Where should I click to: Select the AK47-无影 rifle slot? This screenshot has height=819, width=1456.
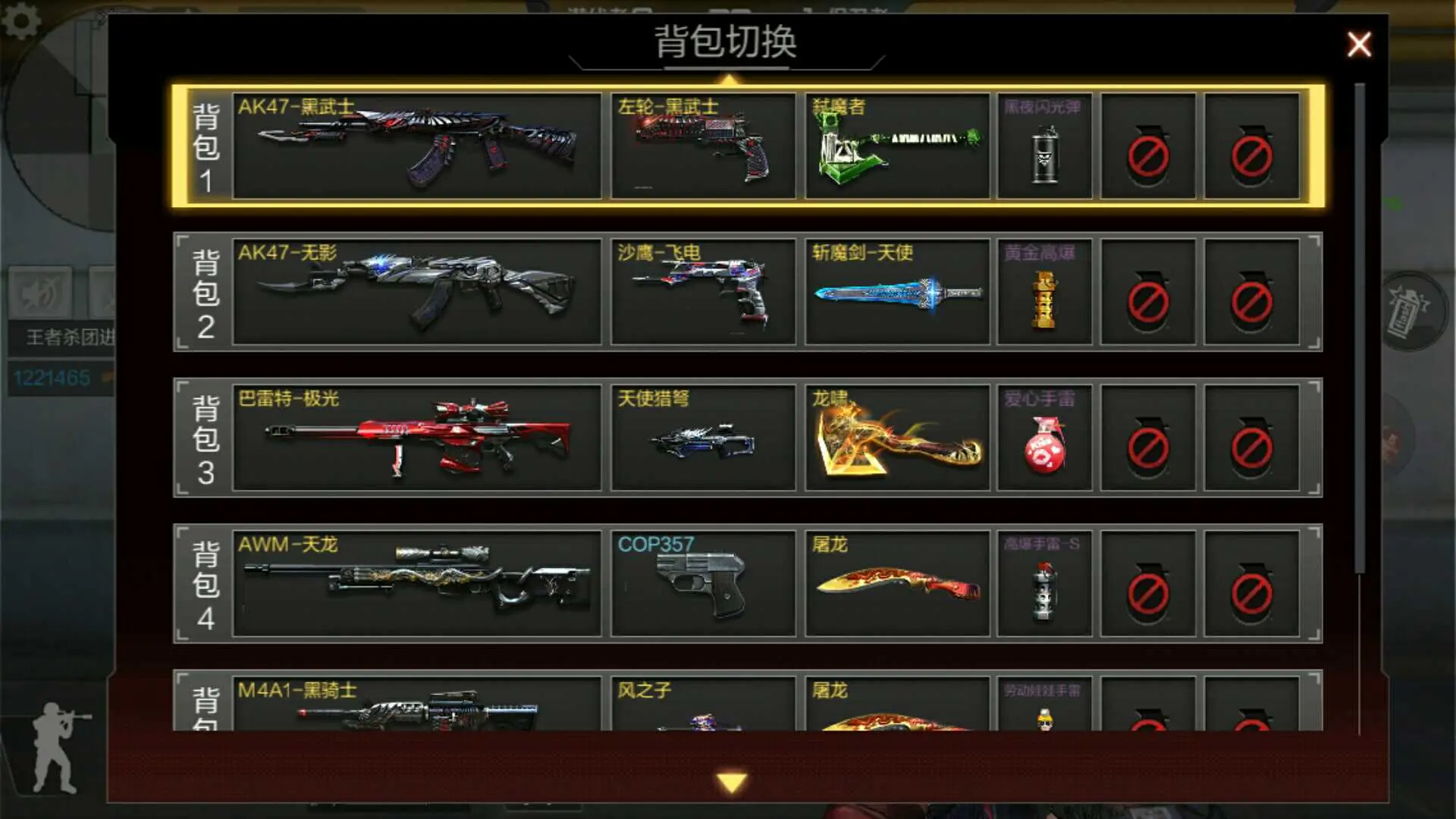click(x=417, y=292)
